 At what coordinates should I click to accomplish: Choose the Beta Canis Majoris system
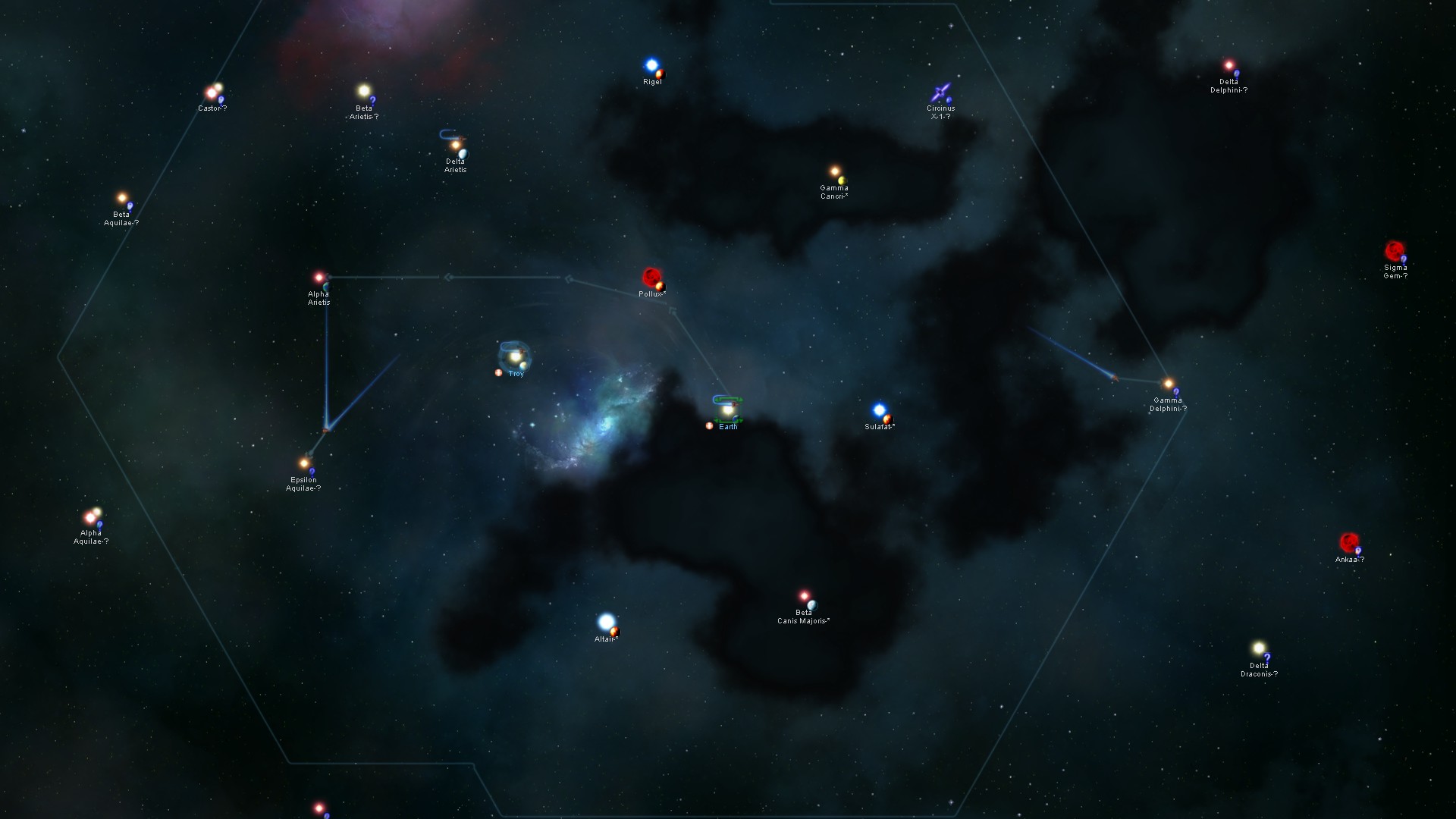[x=804, y=596]
